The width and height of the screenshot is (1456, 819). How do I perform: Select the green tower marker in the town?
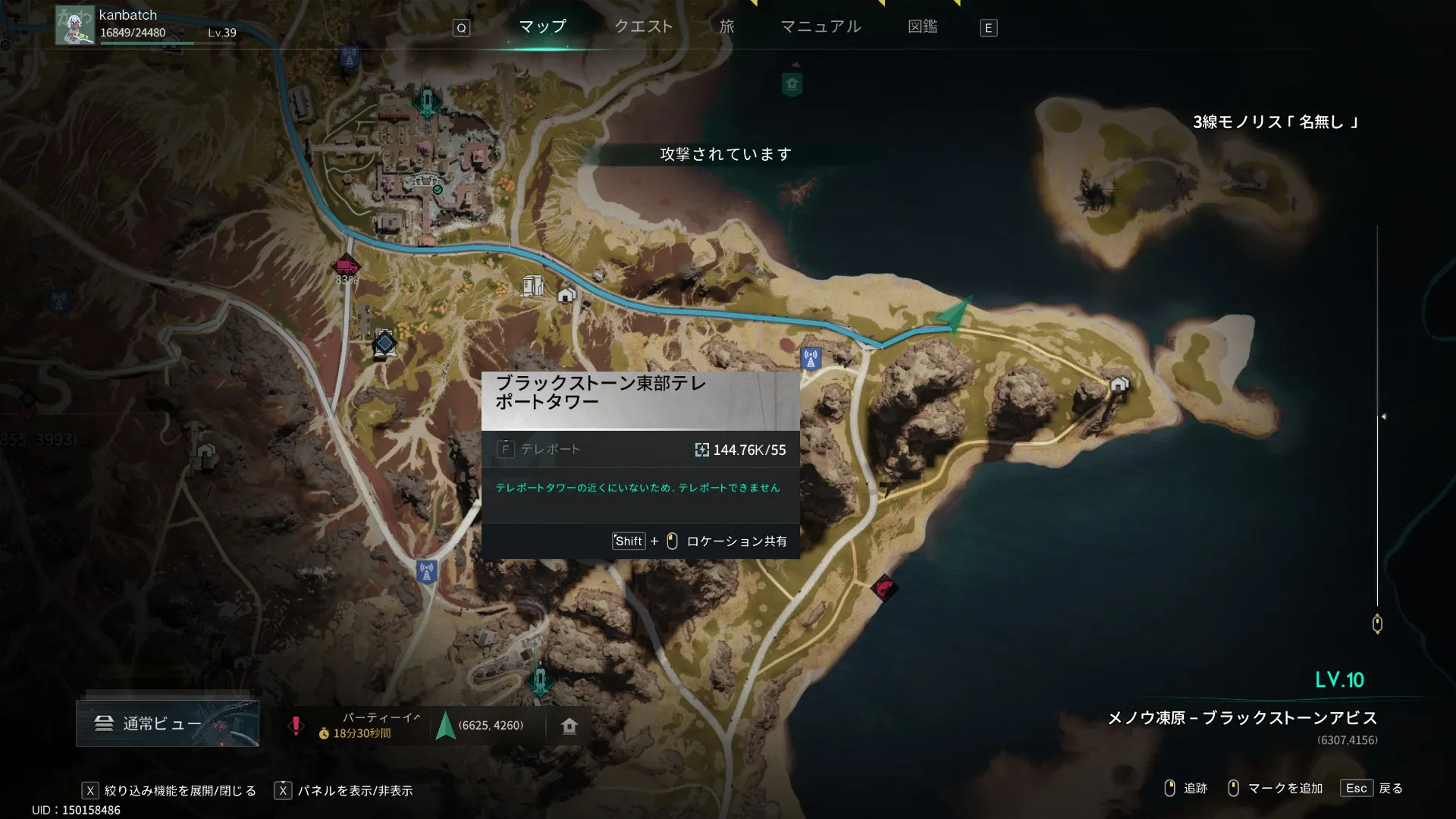coord(427,100)
